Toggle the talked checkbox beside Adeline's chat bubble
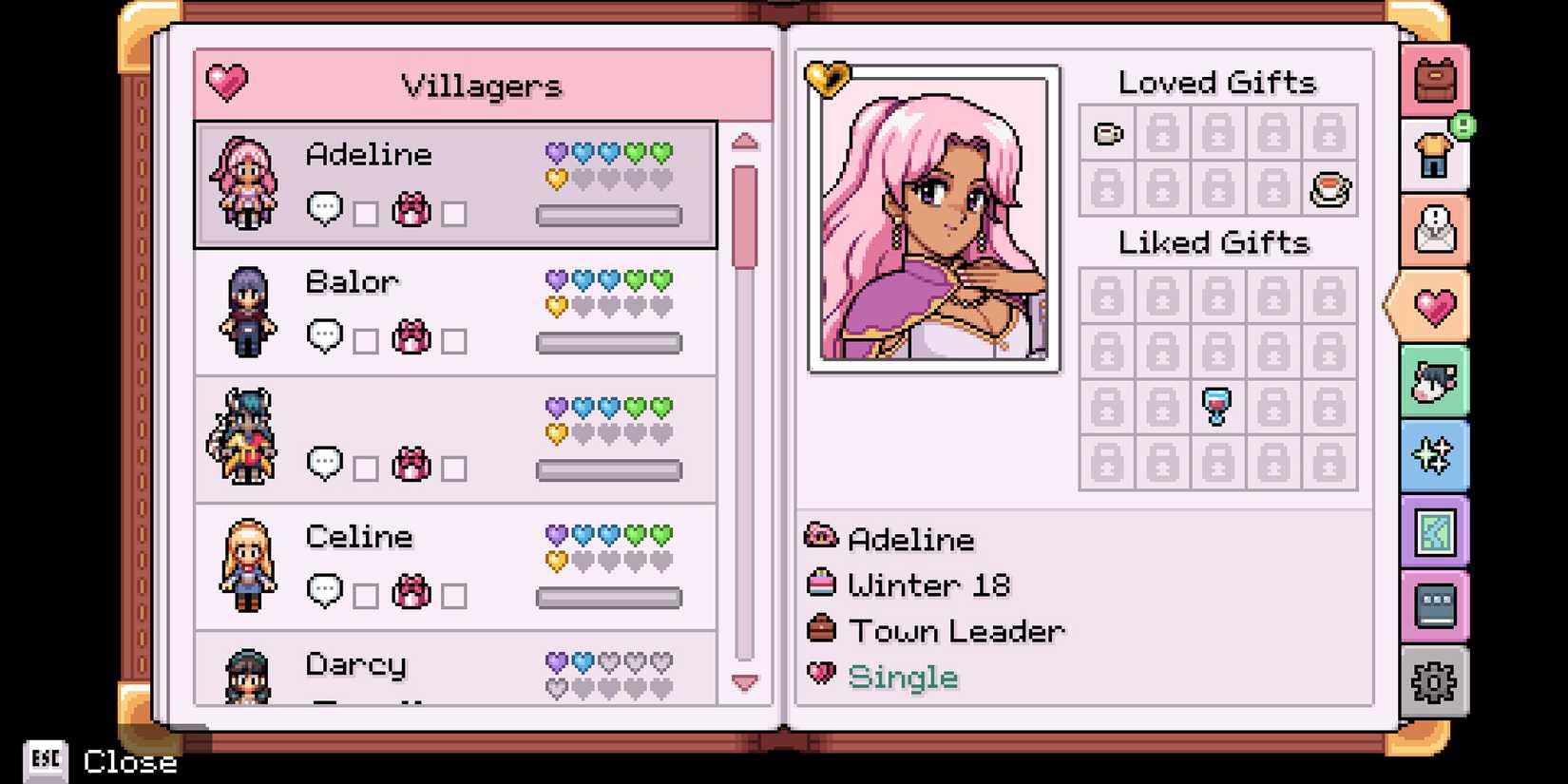 click(366, 214)
